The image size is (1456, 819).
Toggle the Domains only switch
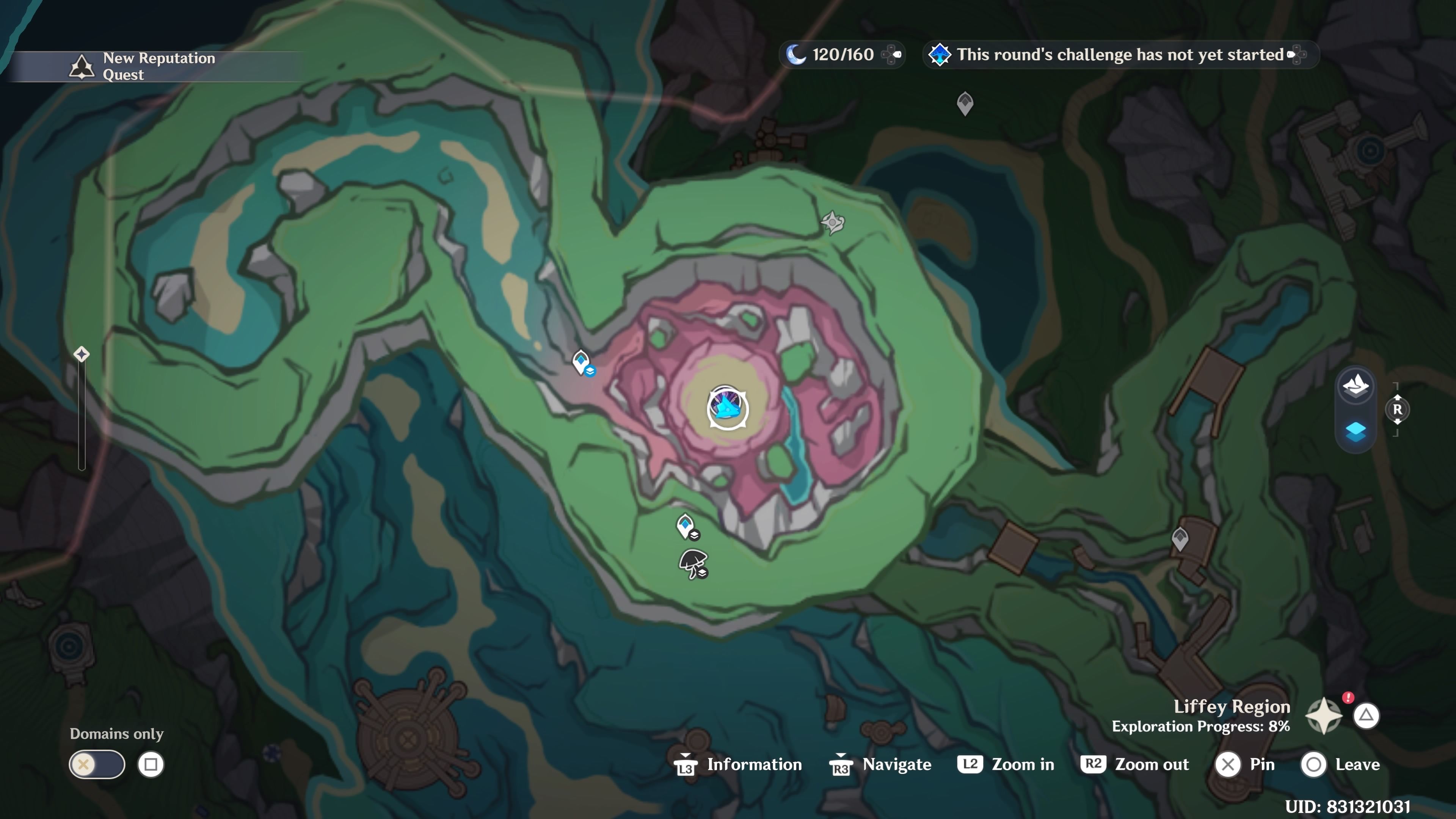[x=97, y=765]
